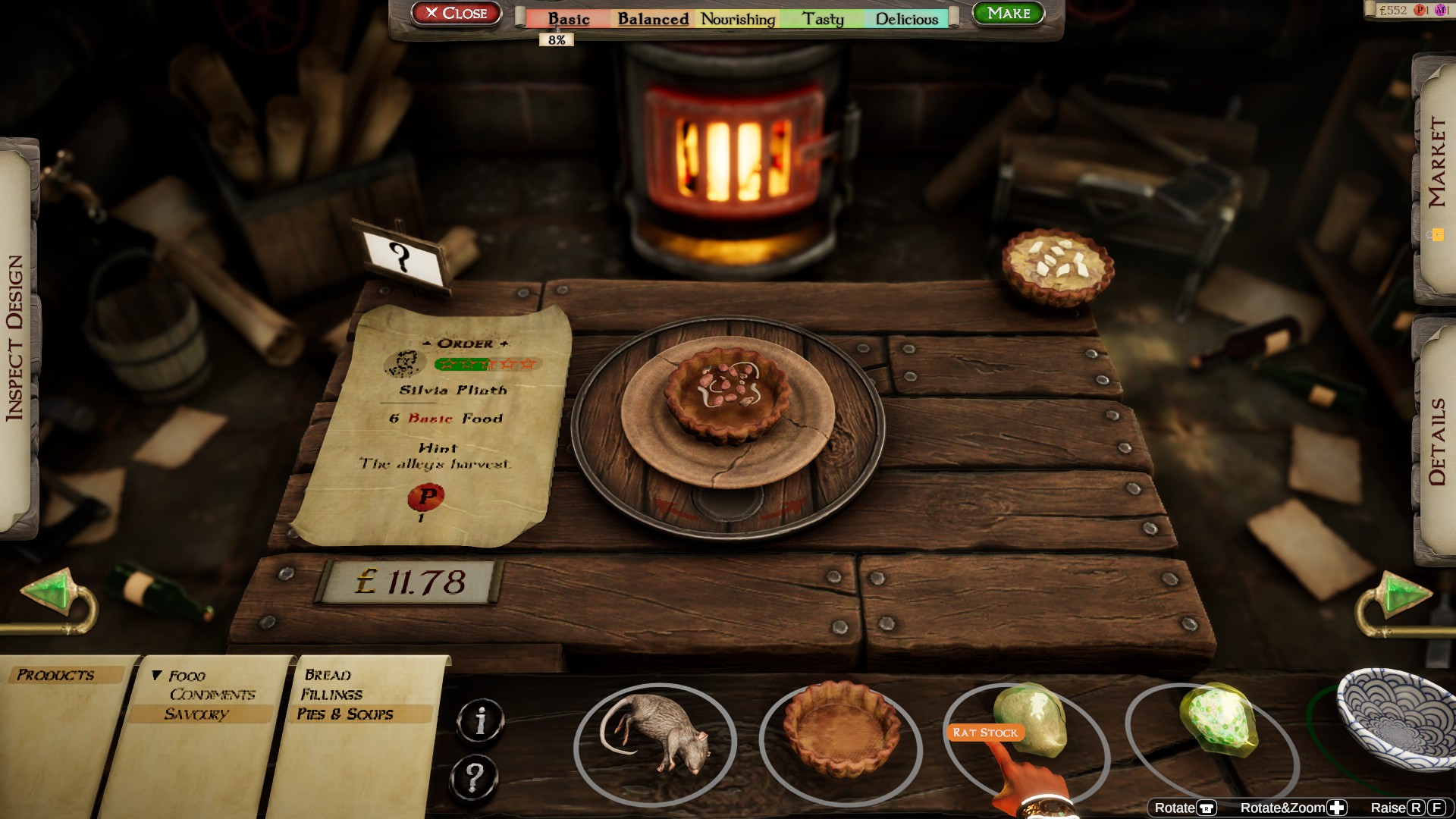The height and width of the screenshot is (819, 1456).
Task: Click the Close button at the top
Action: click(x=457, y=13)
